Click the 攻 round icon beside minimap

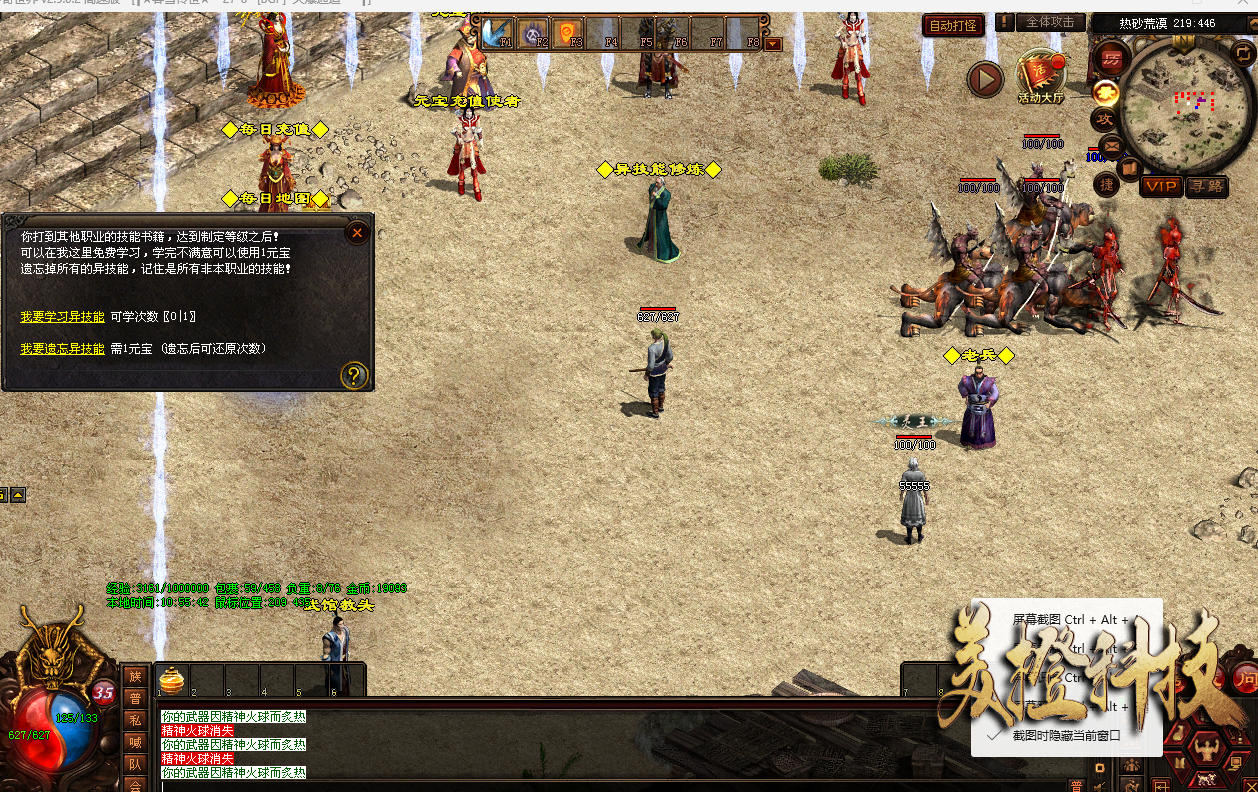tap(1105, 119)
